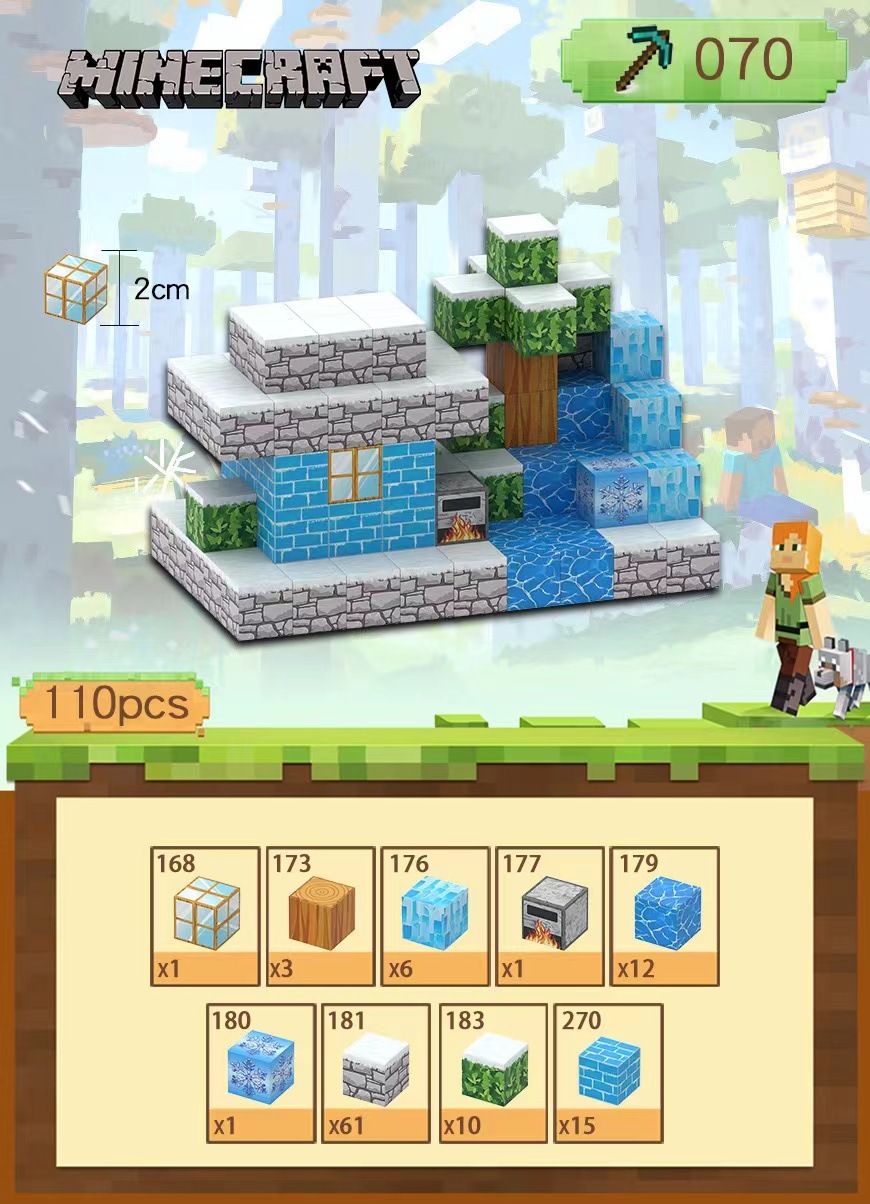This screenshot has height=1204, width=870.
Task: Select the glass window block slot 168
Action: [205, 916]
